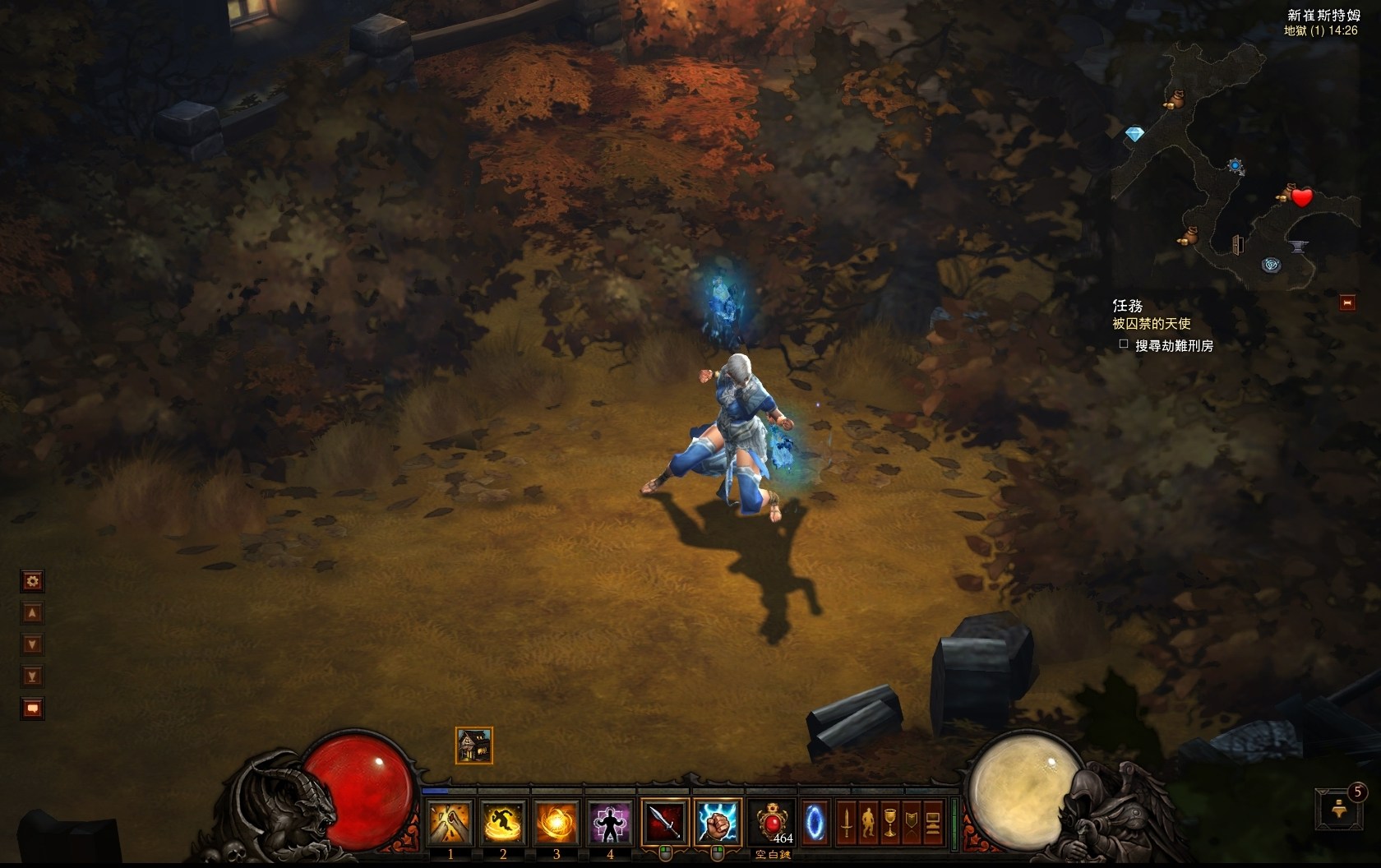
Task: Open the skills menu figure button
Action: [868, 822]
